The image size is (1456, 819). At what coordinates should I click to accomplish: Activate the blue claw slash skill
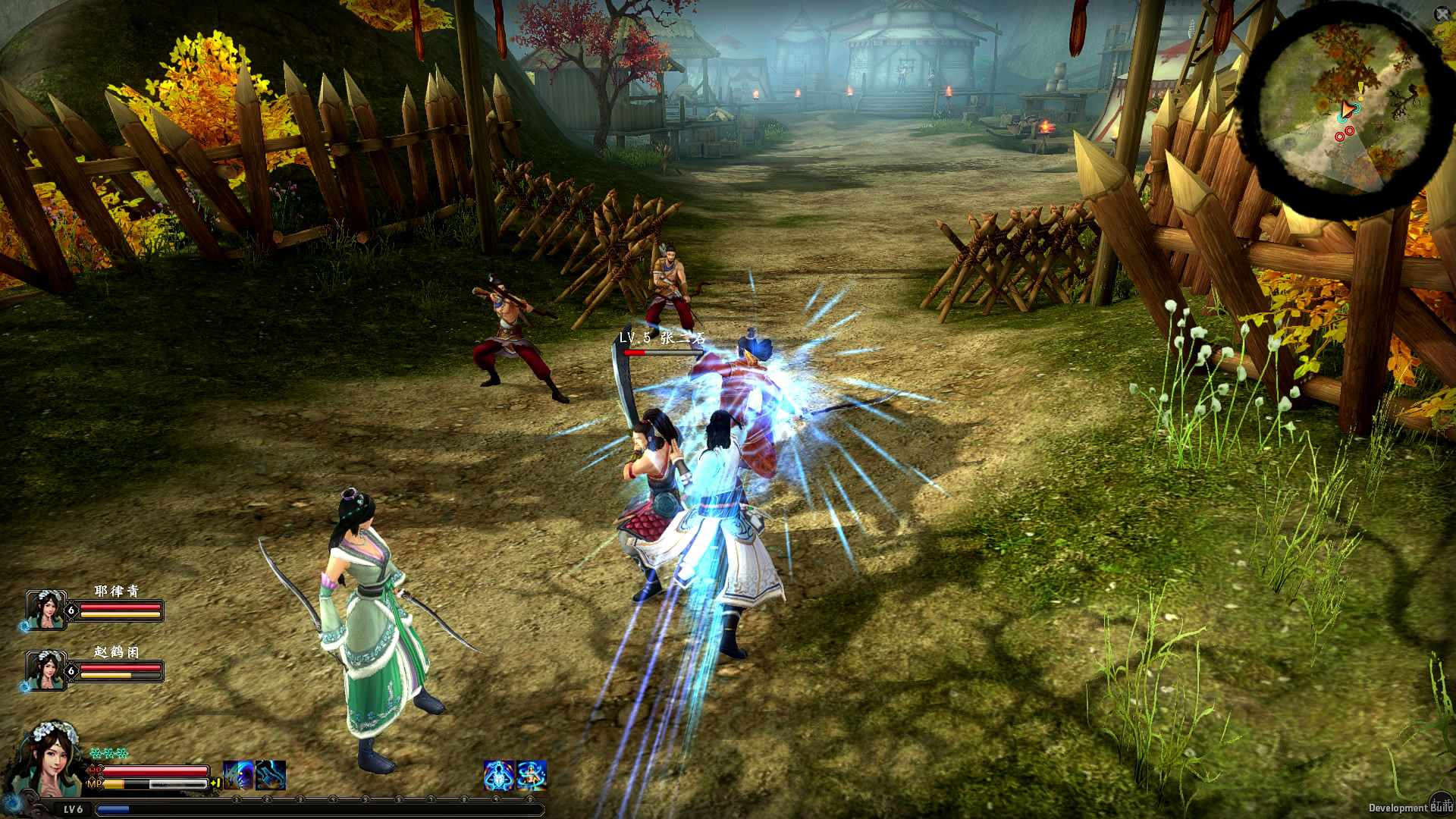click(238, 776)
